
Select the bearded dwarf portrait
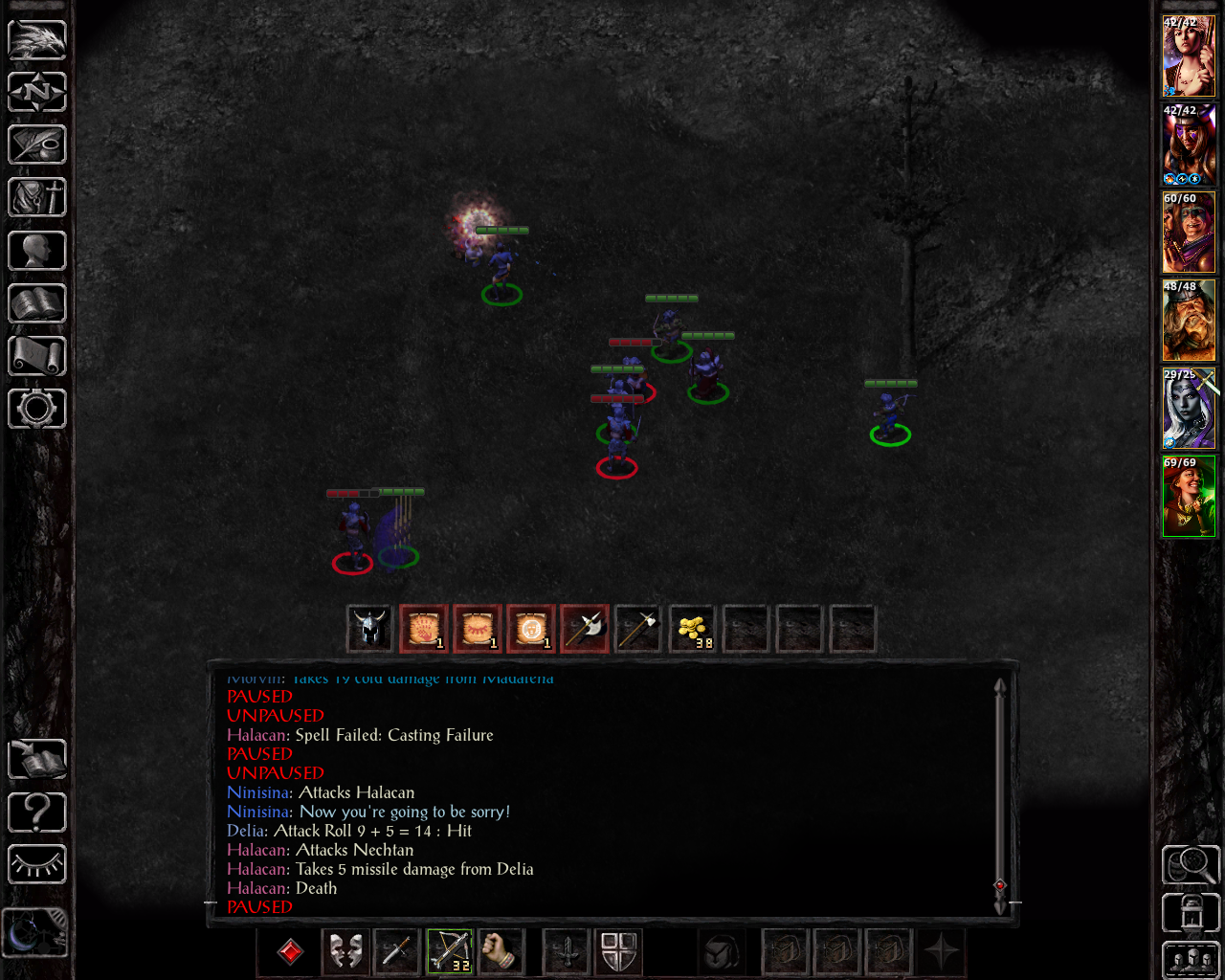point(1189,321)
